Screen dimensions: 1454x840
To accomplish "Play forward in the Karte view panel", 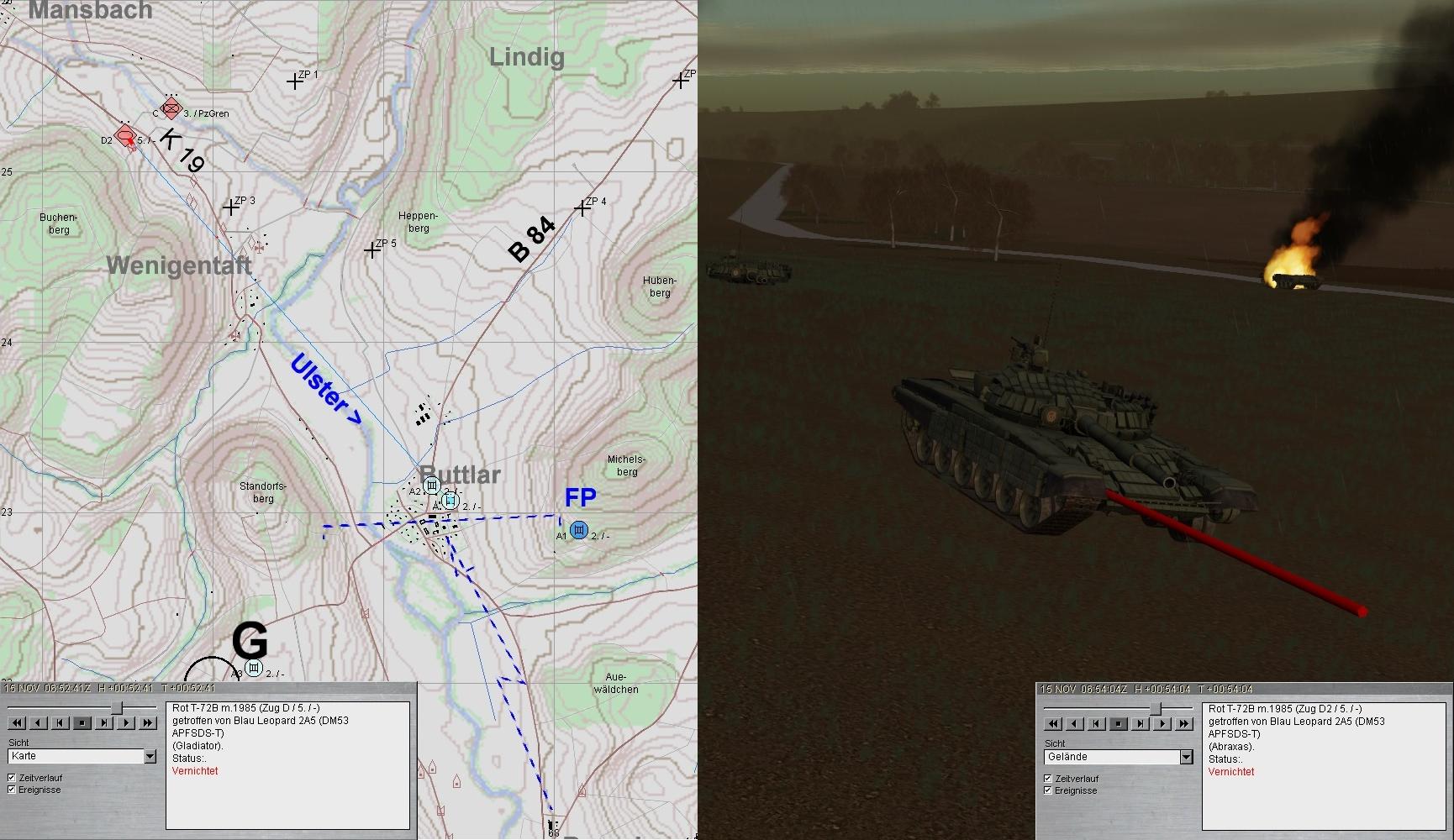I will pyautogui.click(x=126, y=722).
